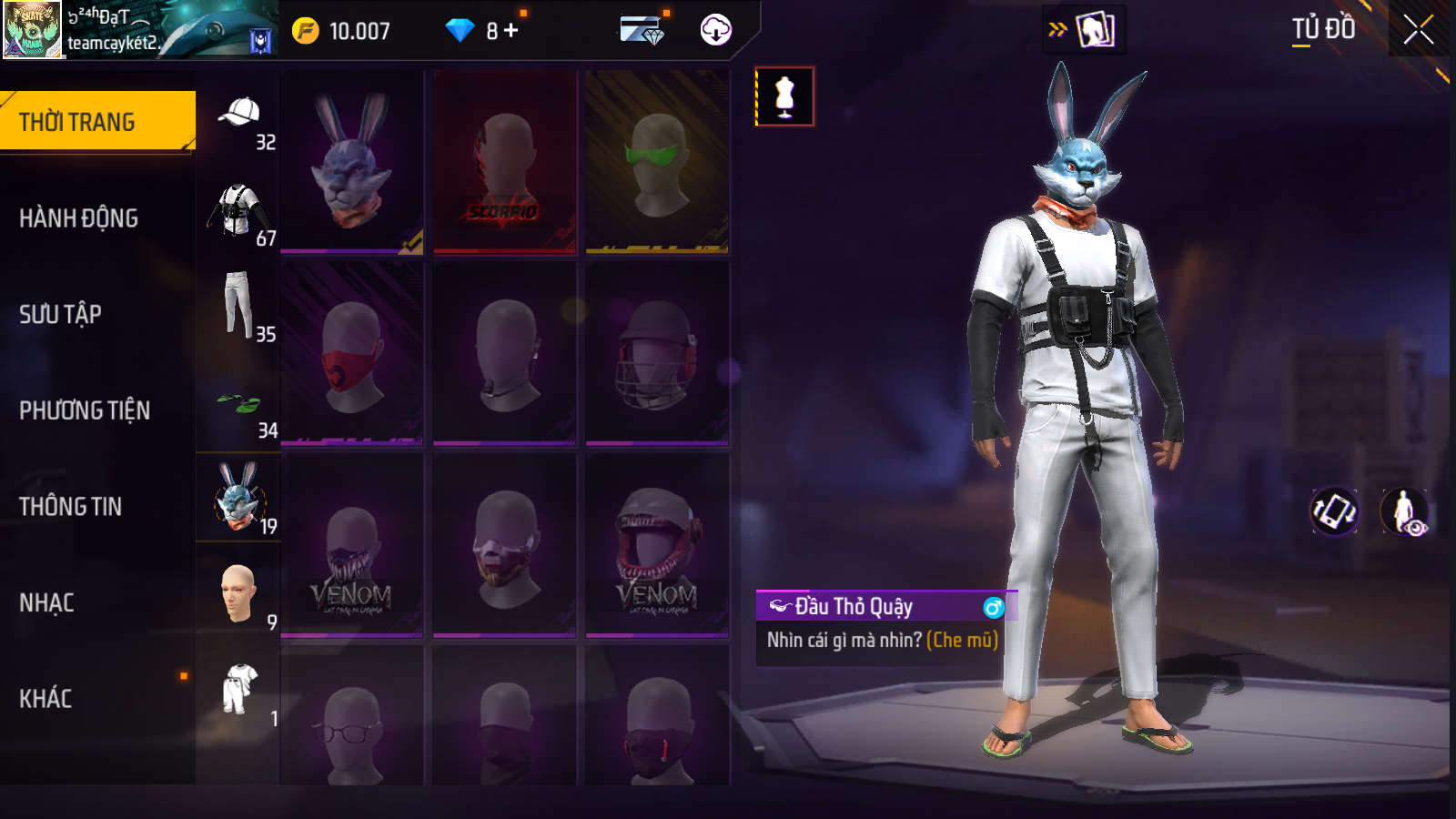This screenshot has height=819, width=1456.
Task: Open the SƯU TẬP section
Action: (62, 315)
